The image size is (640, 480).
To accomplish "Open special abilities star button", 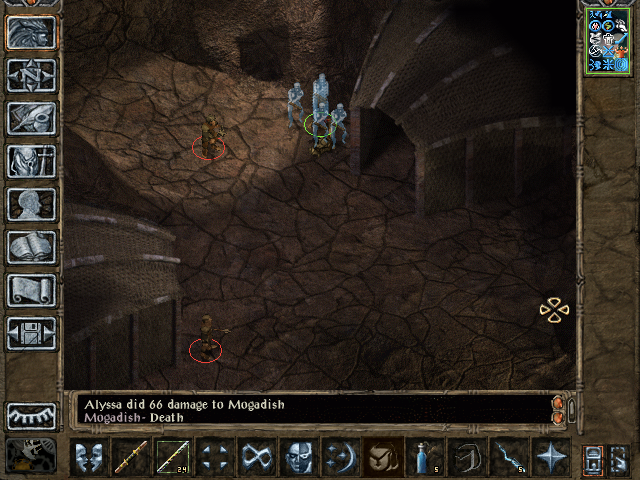I will point(551,458).
